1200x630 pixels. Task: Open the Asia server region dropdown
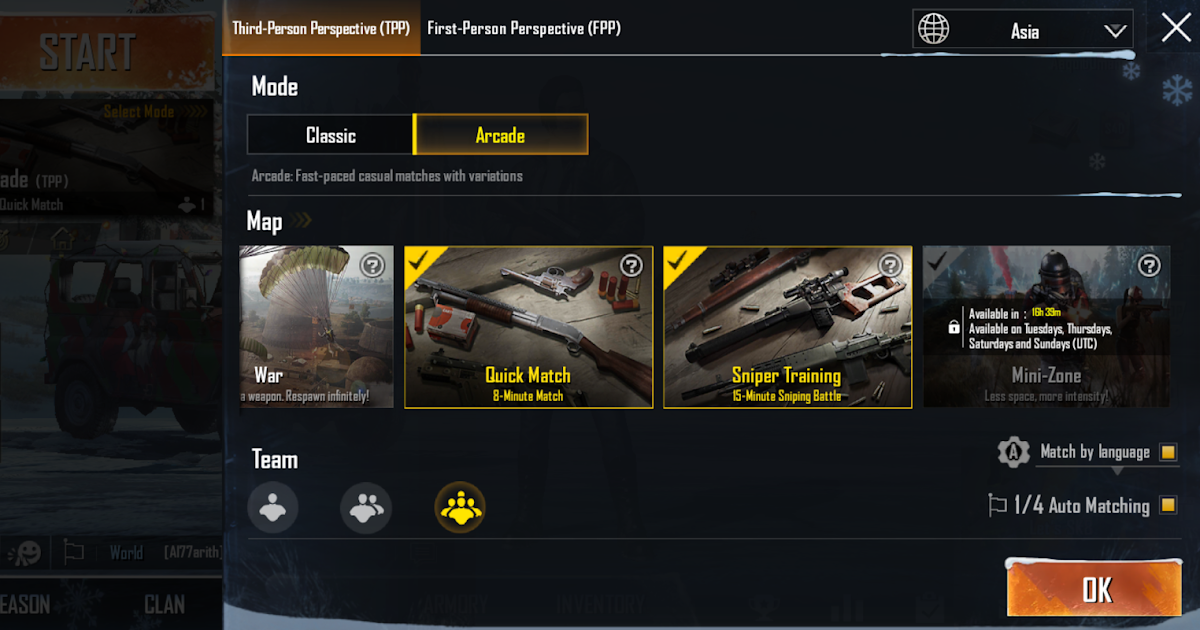[x=1023, y=31]
